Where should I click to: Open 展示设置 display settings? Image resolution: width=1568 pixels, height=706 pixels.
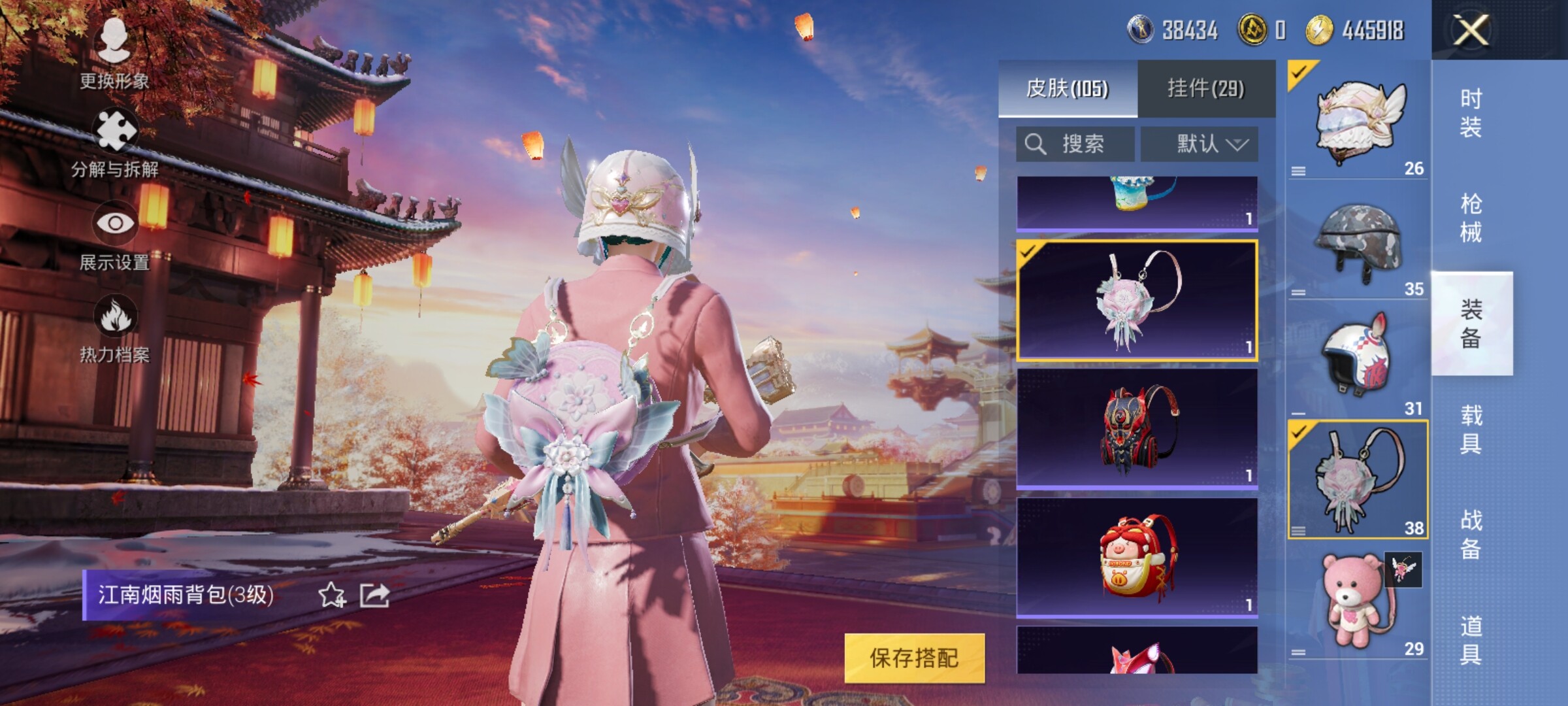(x=115, y=235)
